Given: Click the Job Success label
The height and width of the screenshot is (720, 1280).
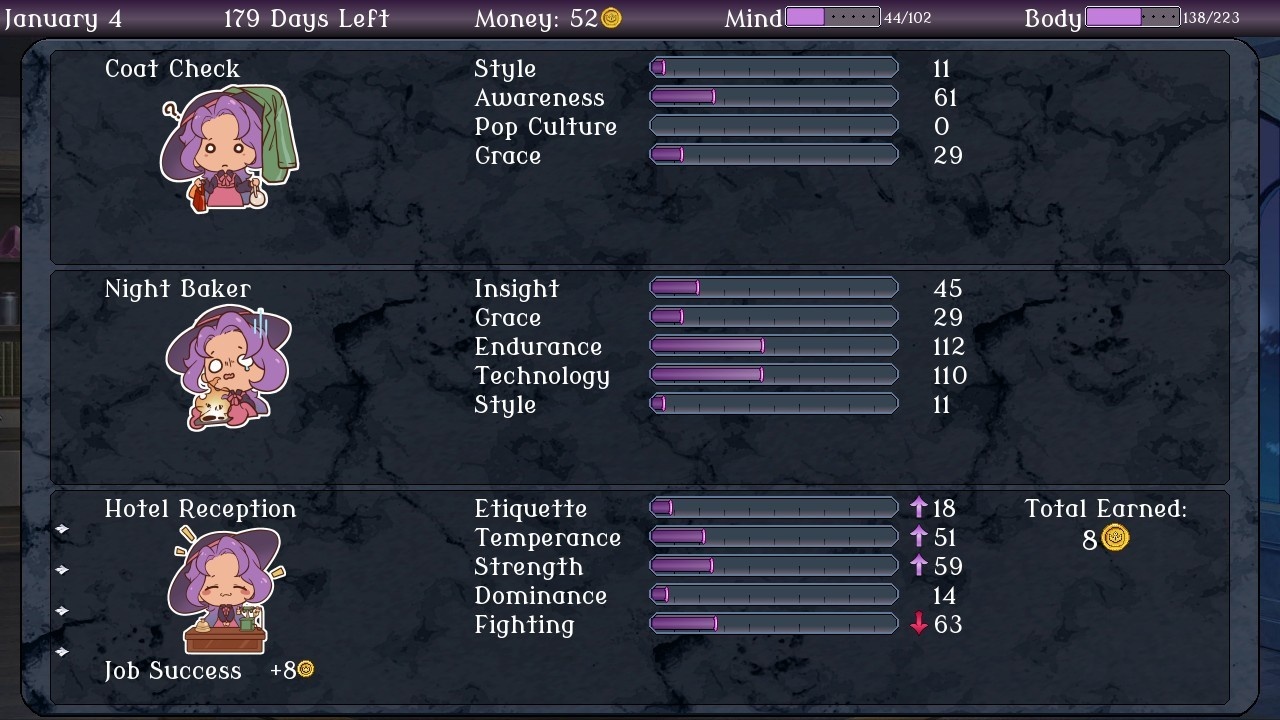Looking at the screenshot, I should coord(172,670).
